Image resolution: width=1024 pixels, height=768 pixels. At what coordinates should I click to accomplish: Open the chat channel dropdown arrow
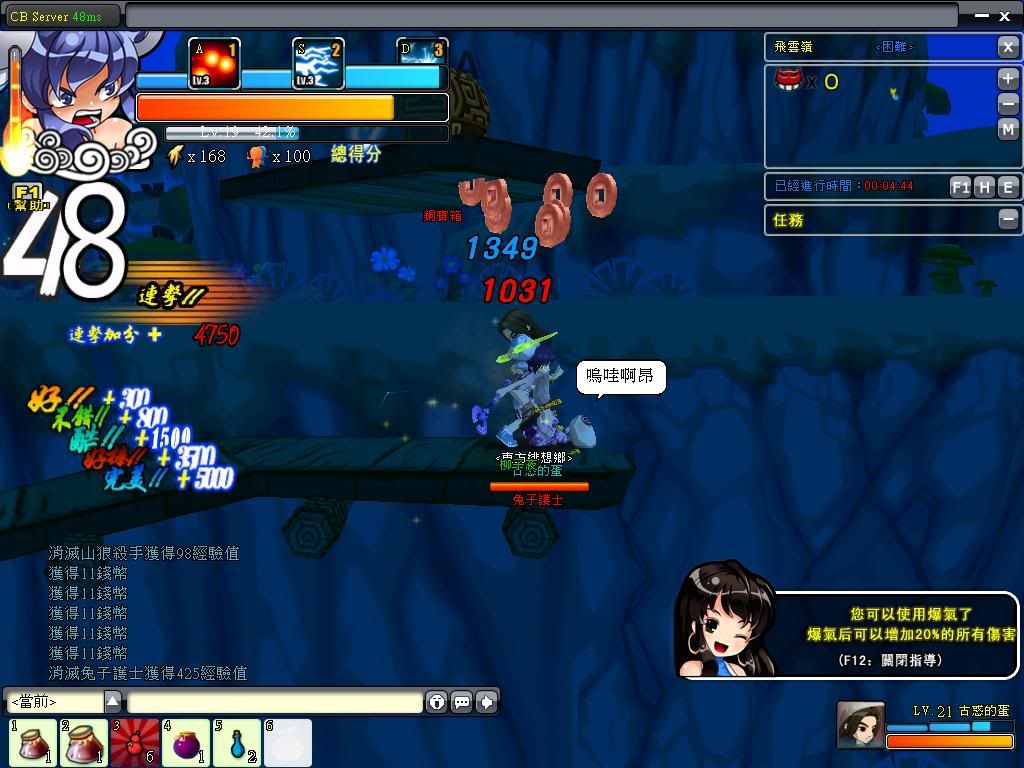pos(113,702)
